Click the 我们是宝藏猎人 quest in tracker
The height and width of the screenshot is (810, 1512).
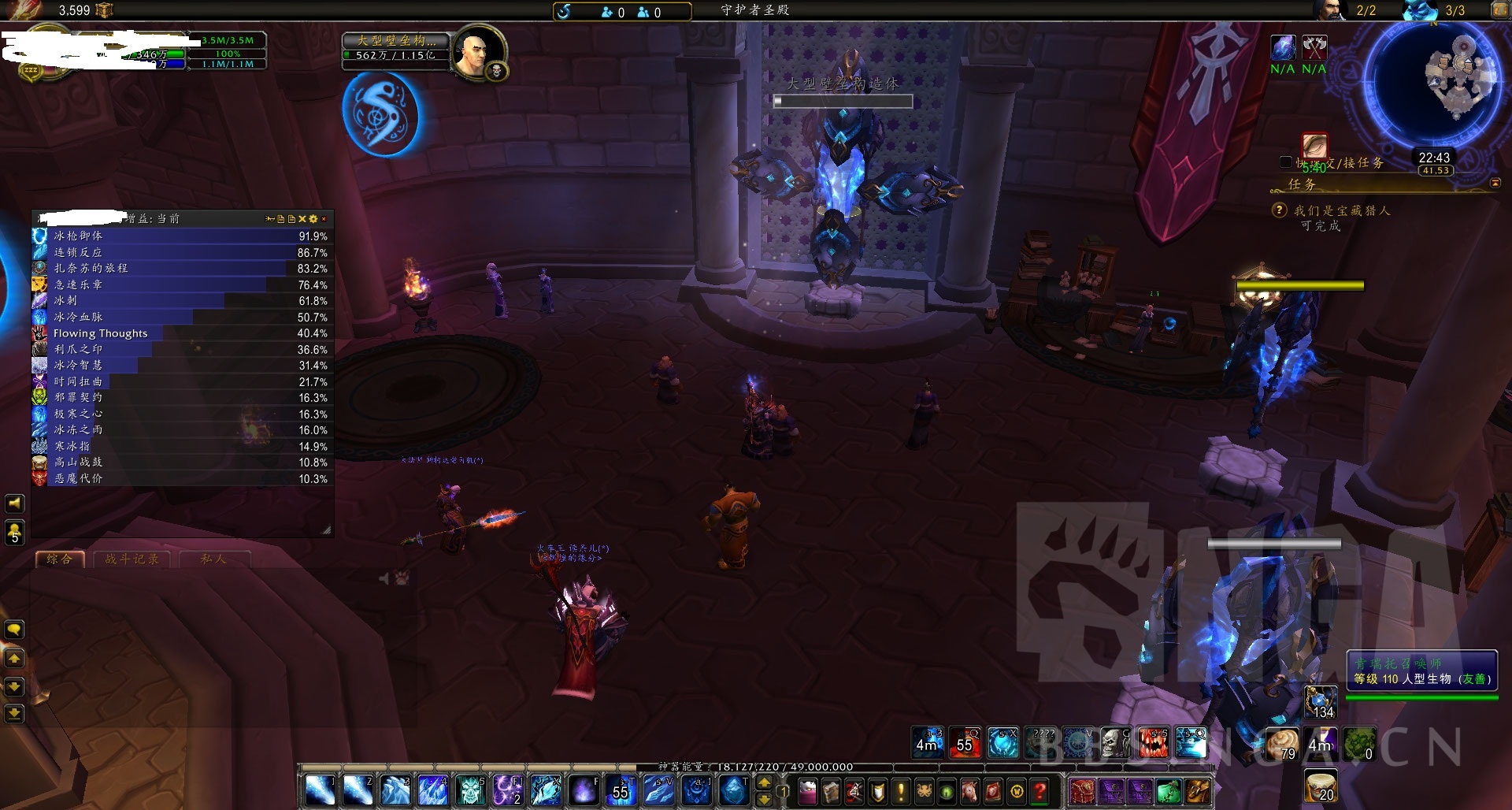(x=1342, y=211)
